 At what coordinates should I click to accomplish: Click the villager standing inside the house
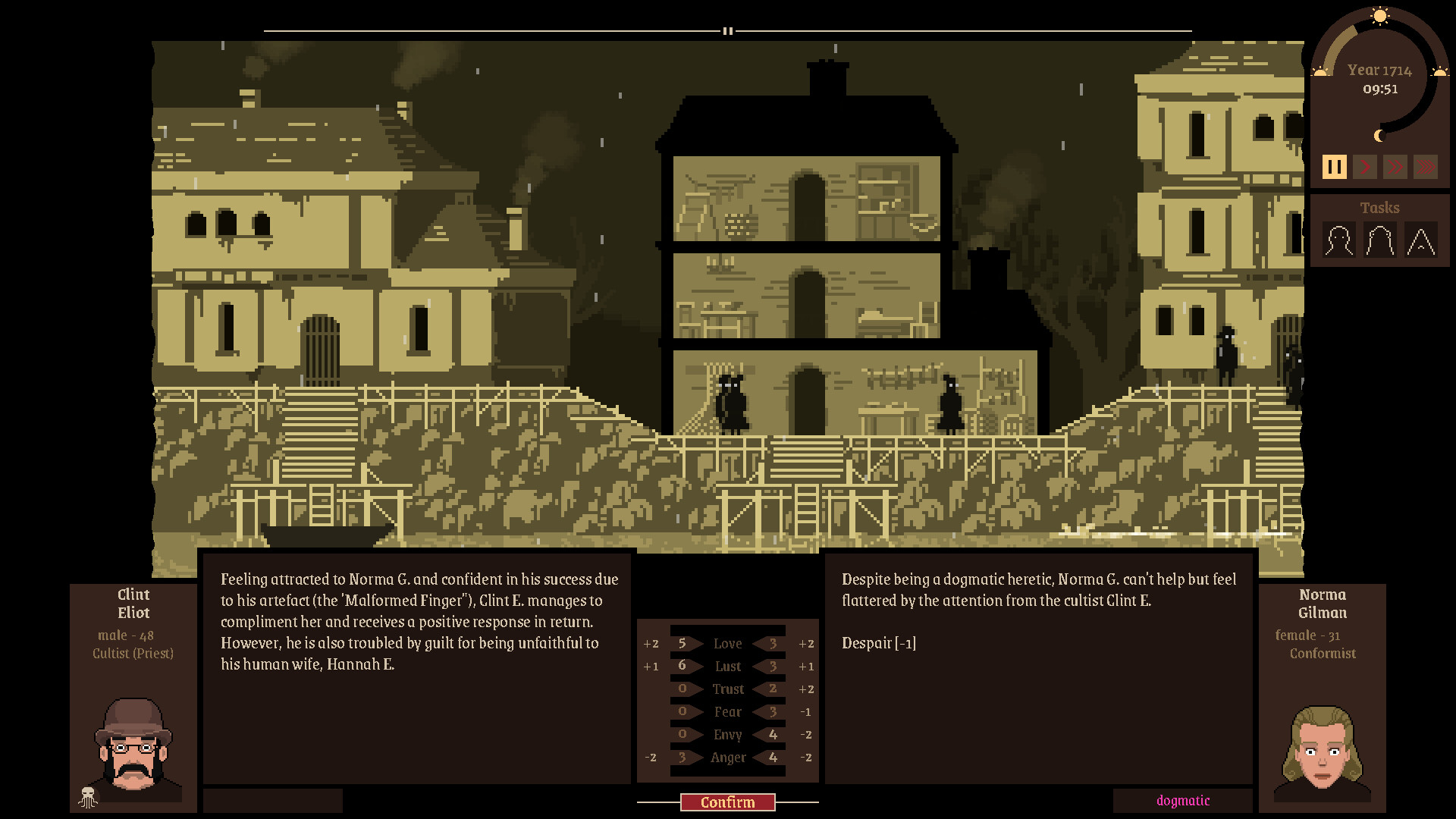point(730,402)
